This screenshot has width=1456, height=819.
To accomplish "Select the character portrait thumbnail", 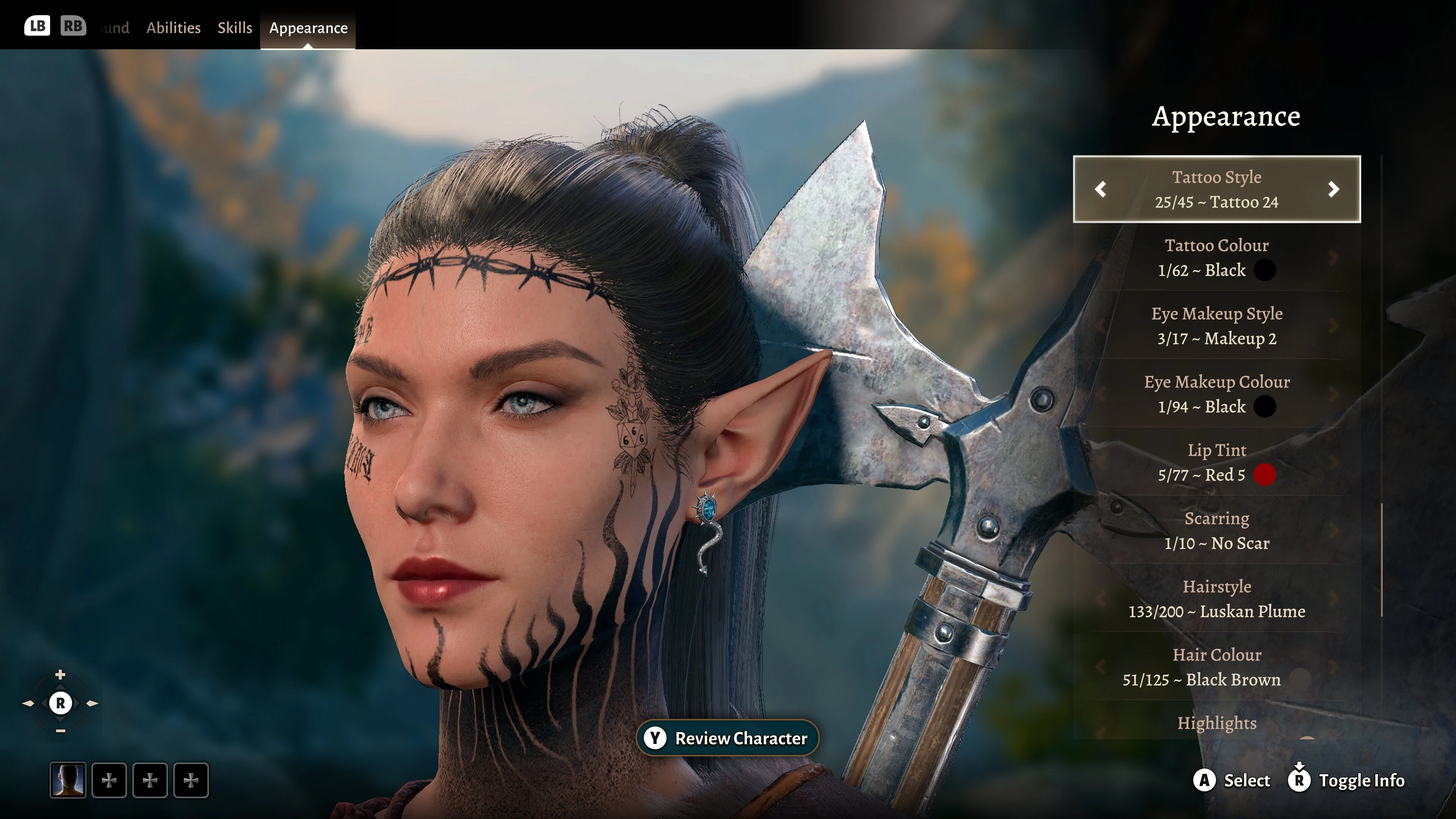I will coord(68,781).
